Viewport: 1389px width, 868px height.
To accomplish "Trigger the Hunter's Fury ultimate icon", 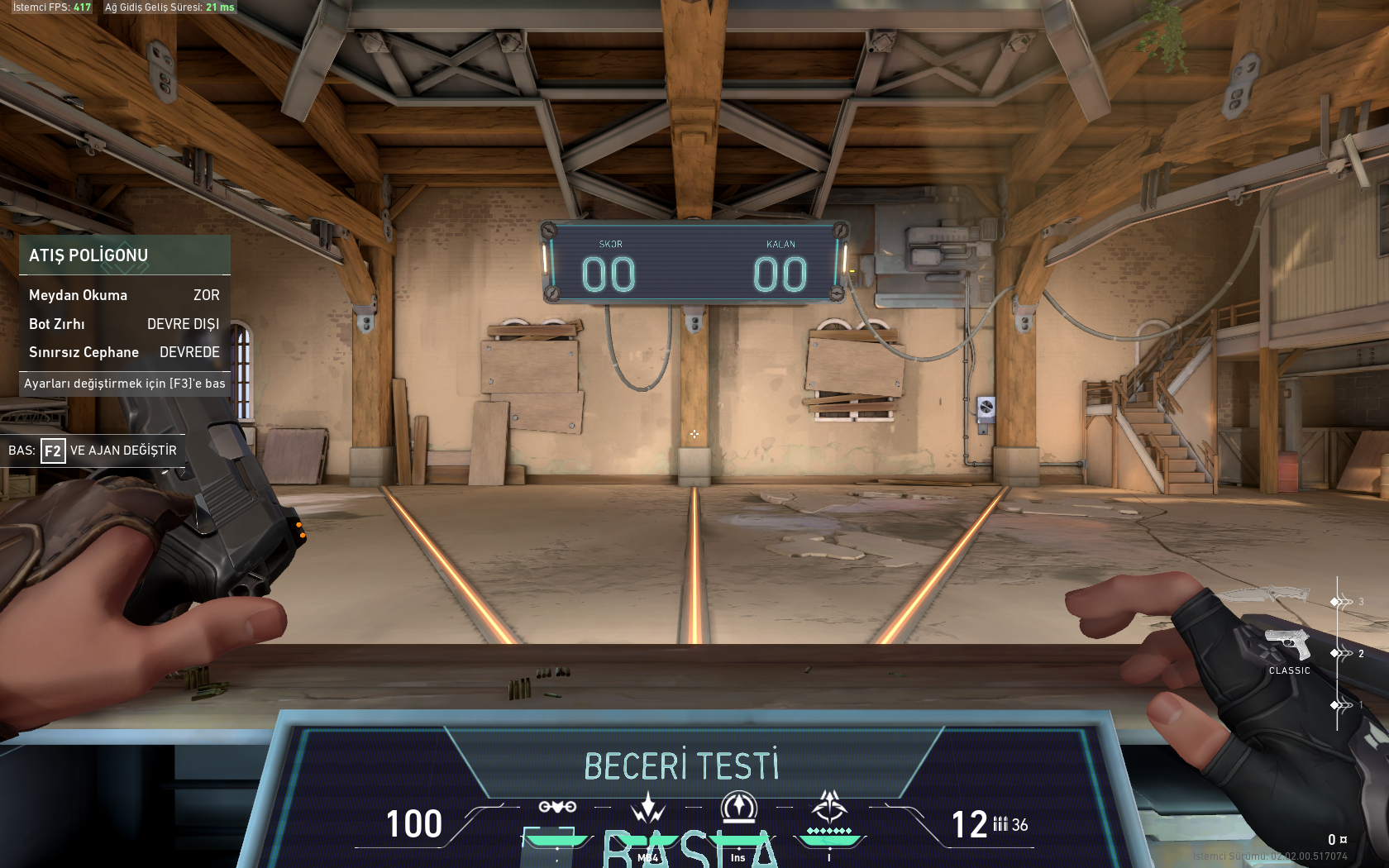I will [828, 807].
